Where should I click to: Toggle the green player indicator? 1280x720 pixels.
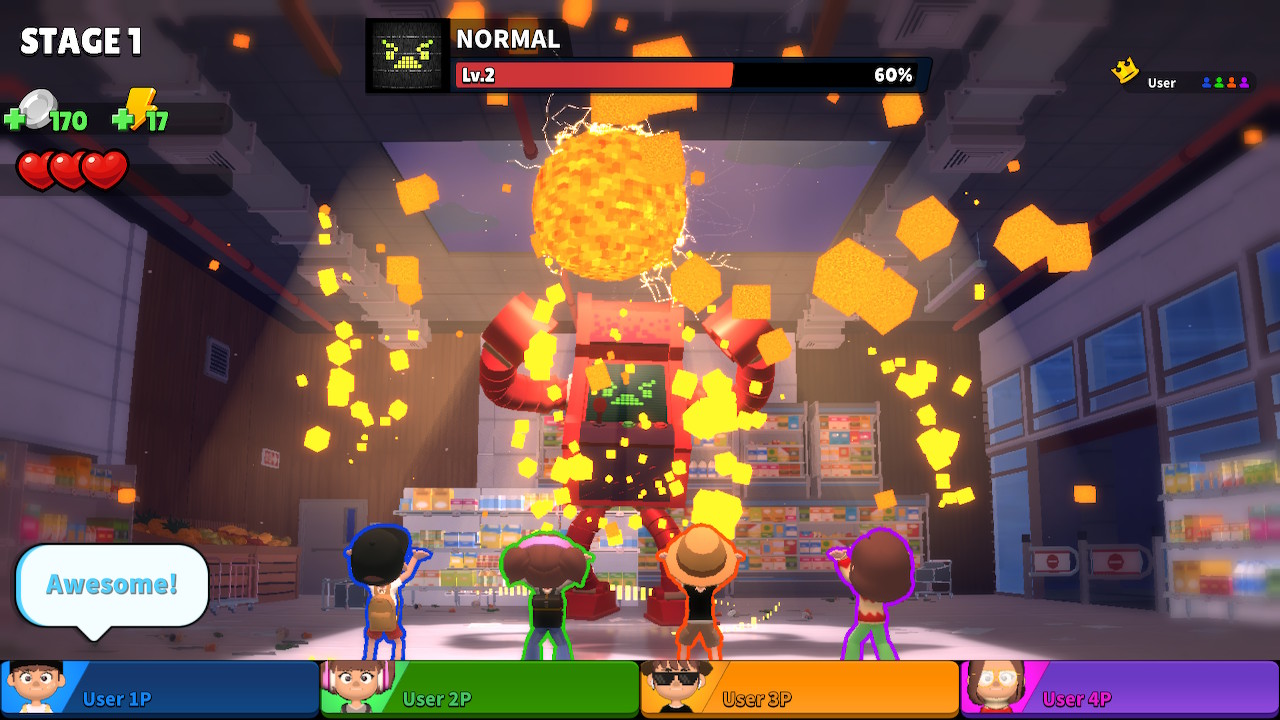click(x=1218, y=82)
